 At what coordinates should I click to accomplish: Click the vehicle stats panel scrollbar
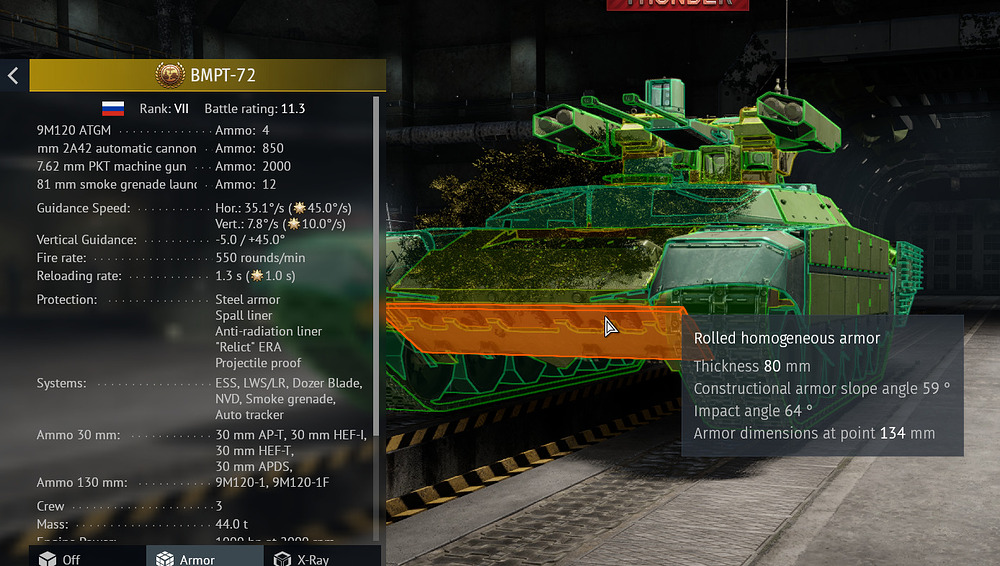pos(377,300)
